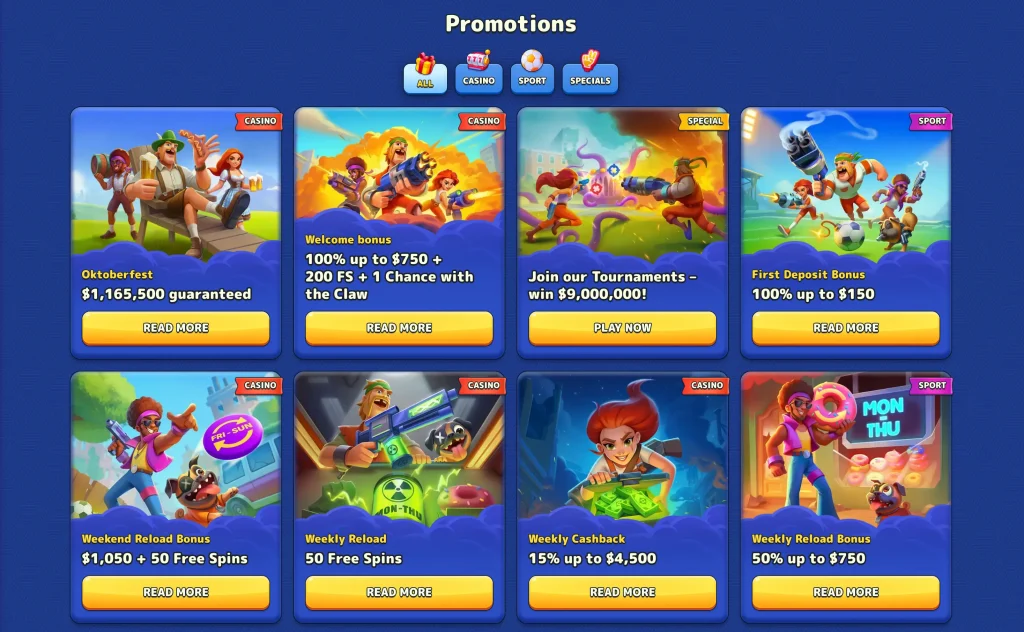
Task: Read more about the Oktoberfest promotion
Action: point(176,328)
